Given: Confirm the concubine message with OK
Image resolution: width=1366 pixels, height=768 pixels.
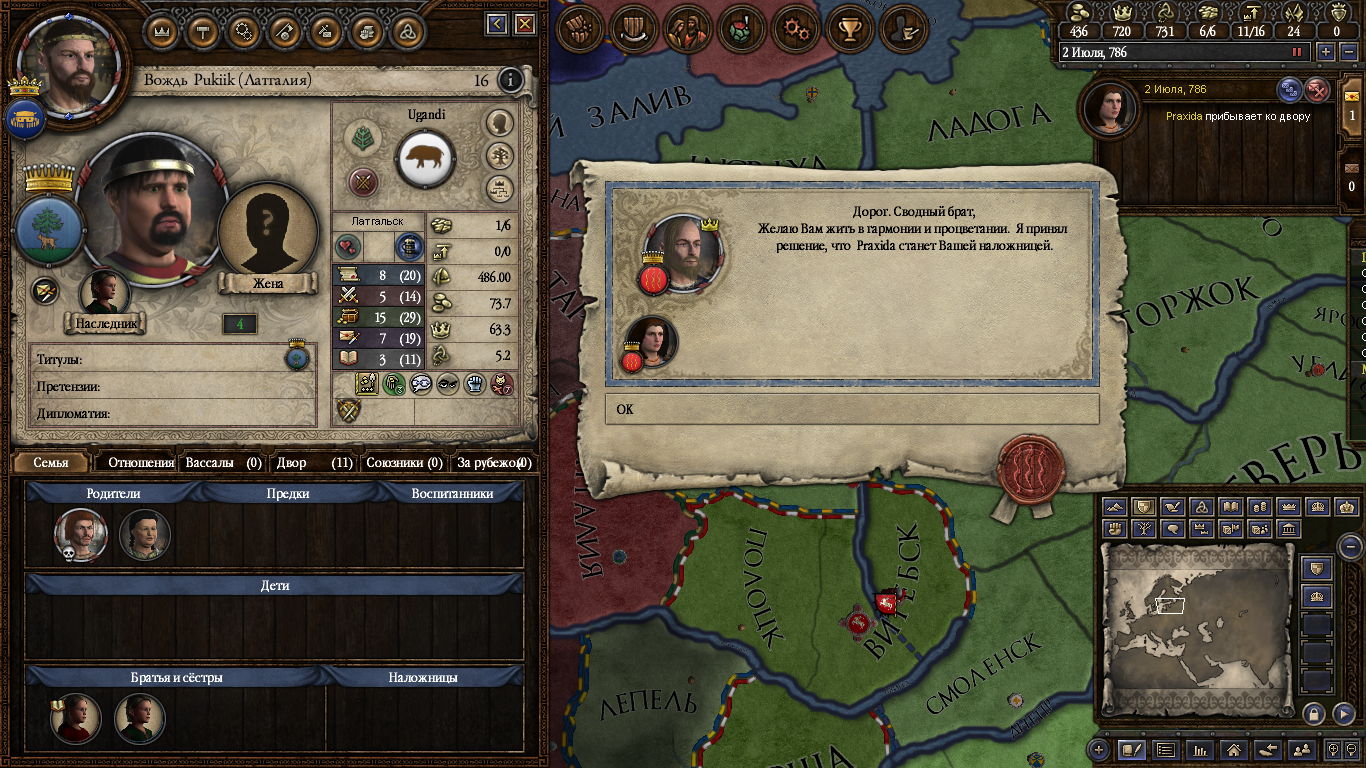Looking at the screenshot, I should [x=851, y=409].
